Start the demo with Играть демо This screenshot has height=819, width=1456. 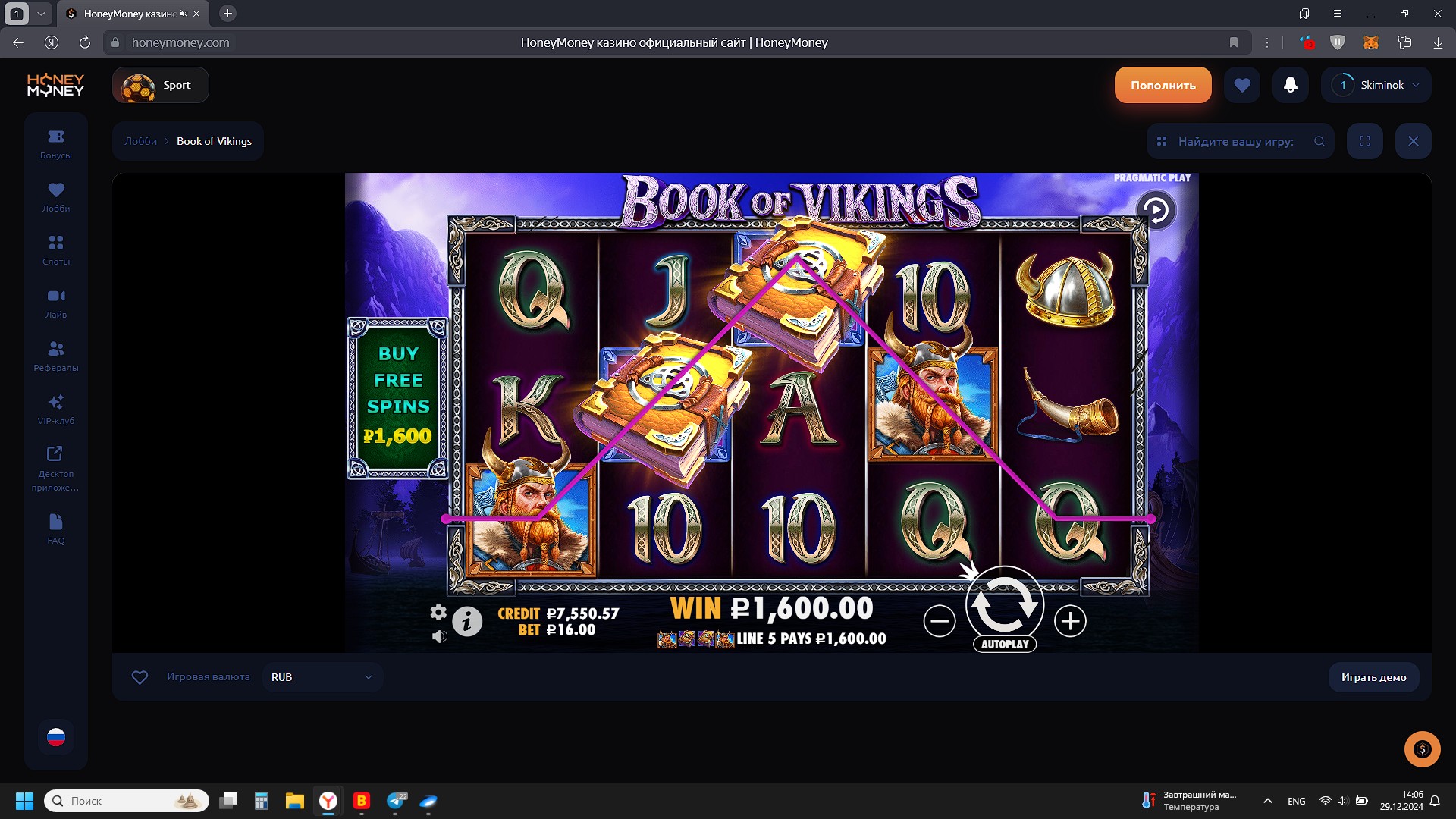pyautogui.click(x=1373, y=677)
